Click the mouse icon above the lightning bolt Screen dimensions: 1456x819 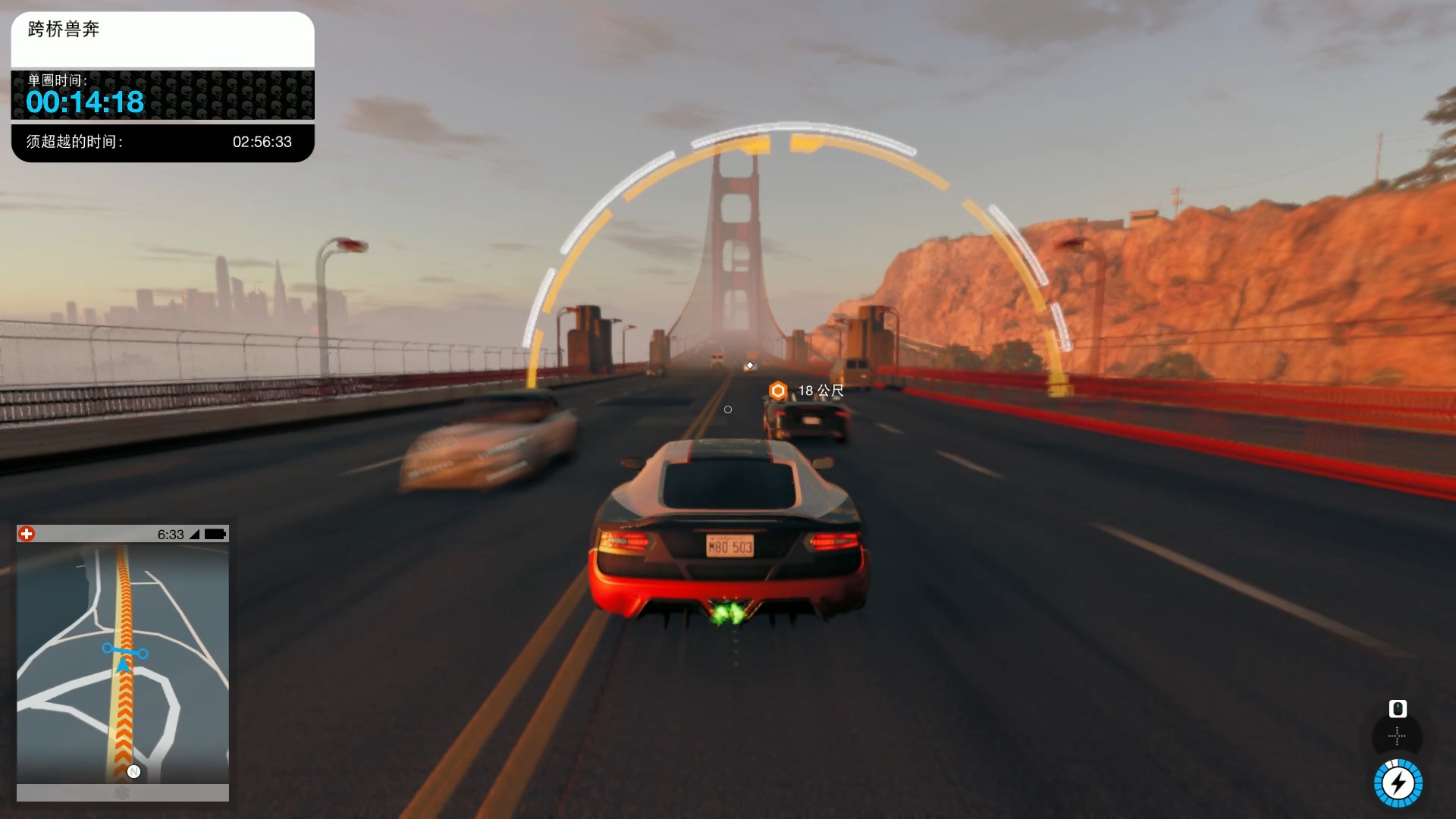pyautogui.click(x=1397, y=708)
